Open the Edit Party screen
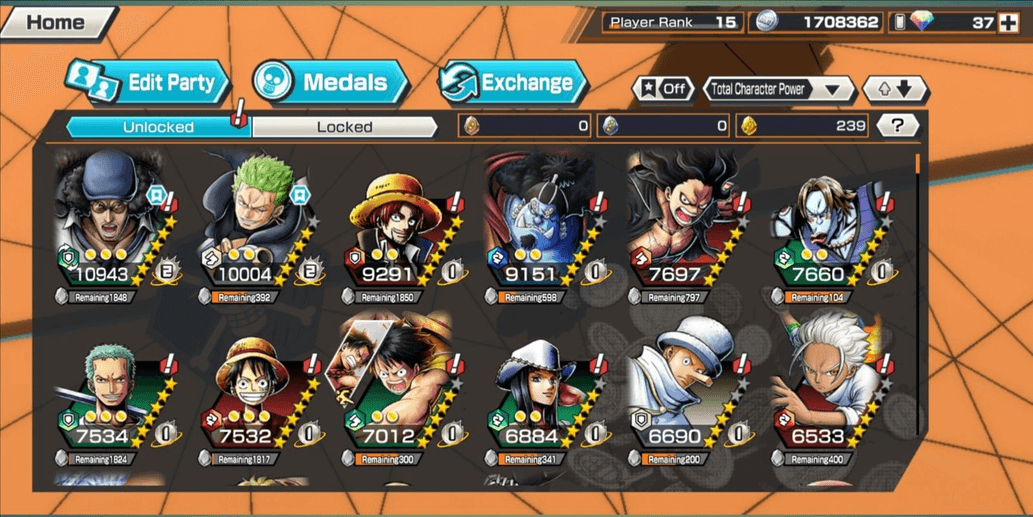This screenshot has width=1033, height=517. [150, 83]
